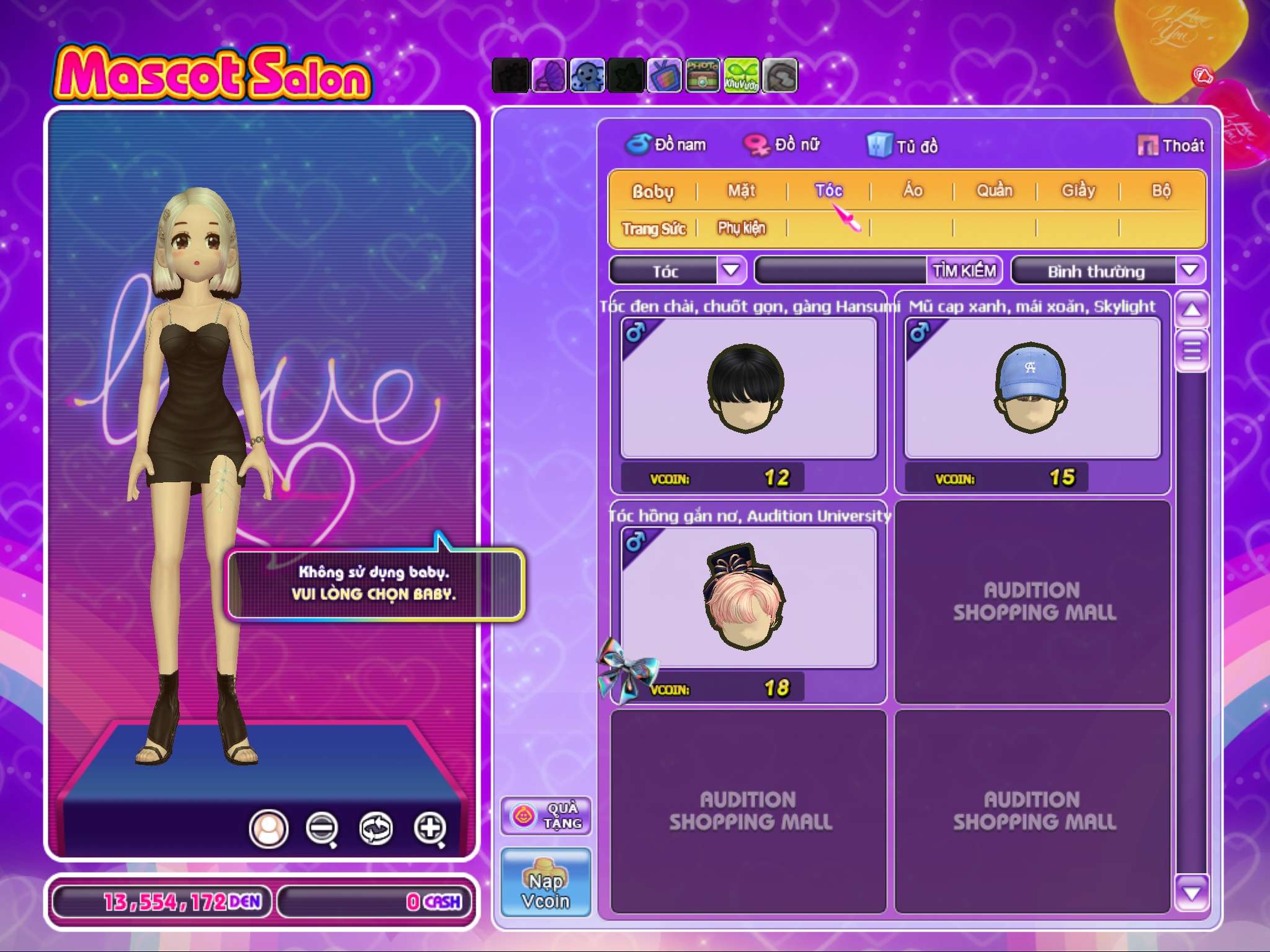Expand the Bình thường sort dropdown
This screenshot has height=952, width=1270.
pyautogui.click(x=1189, y=270)
